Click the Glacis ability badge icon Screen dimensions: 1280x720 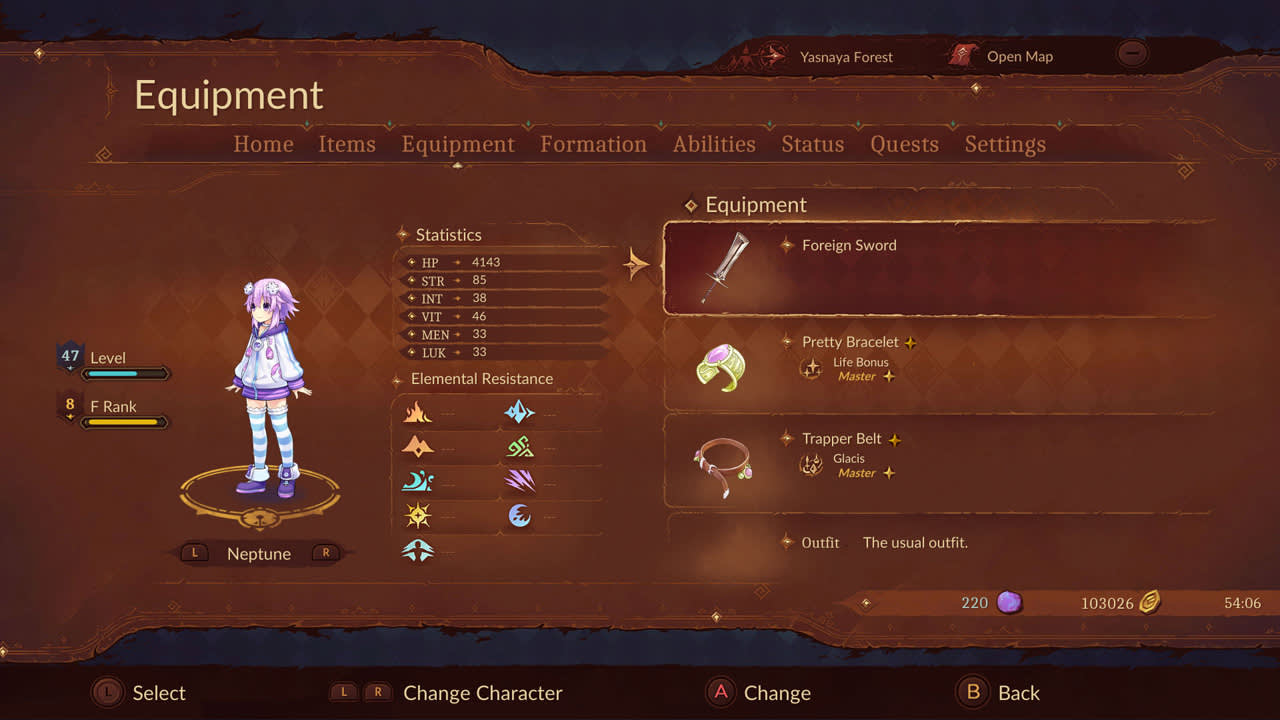coord(811,463)
